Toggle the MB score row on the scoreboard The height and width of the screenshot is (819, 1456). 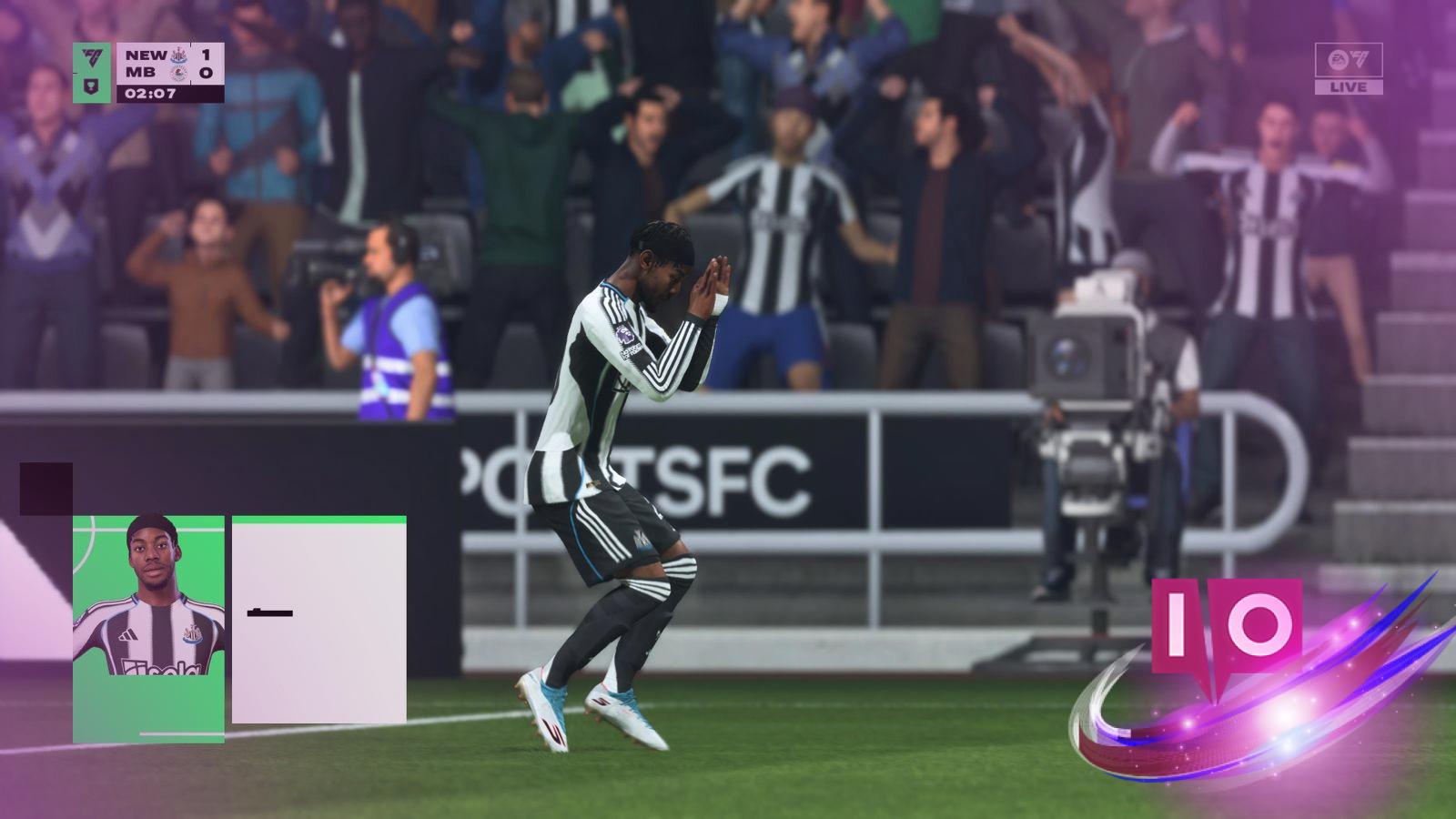click(141, 73)
